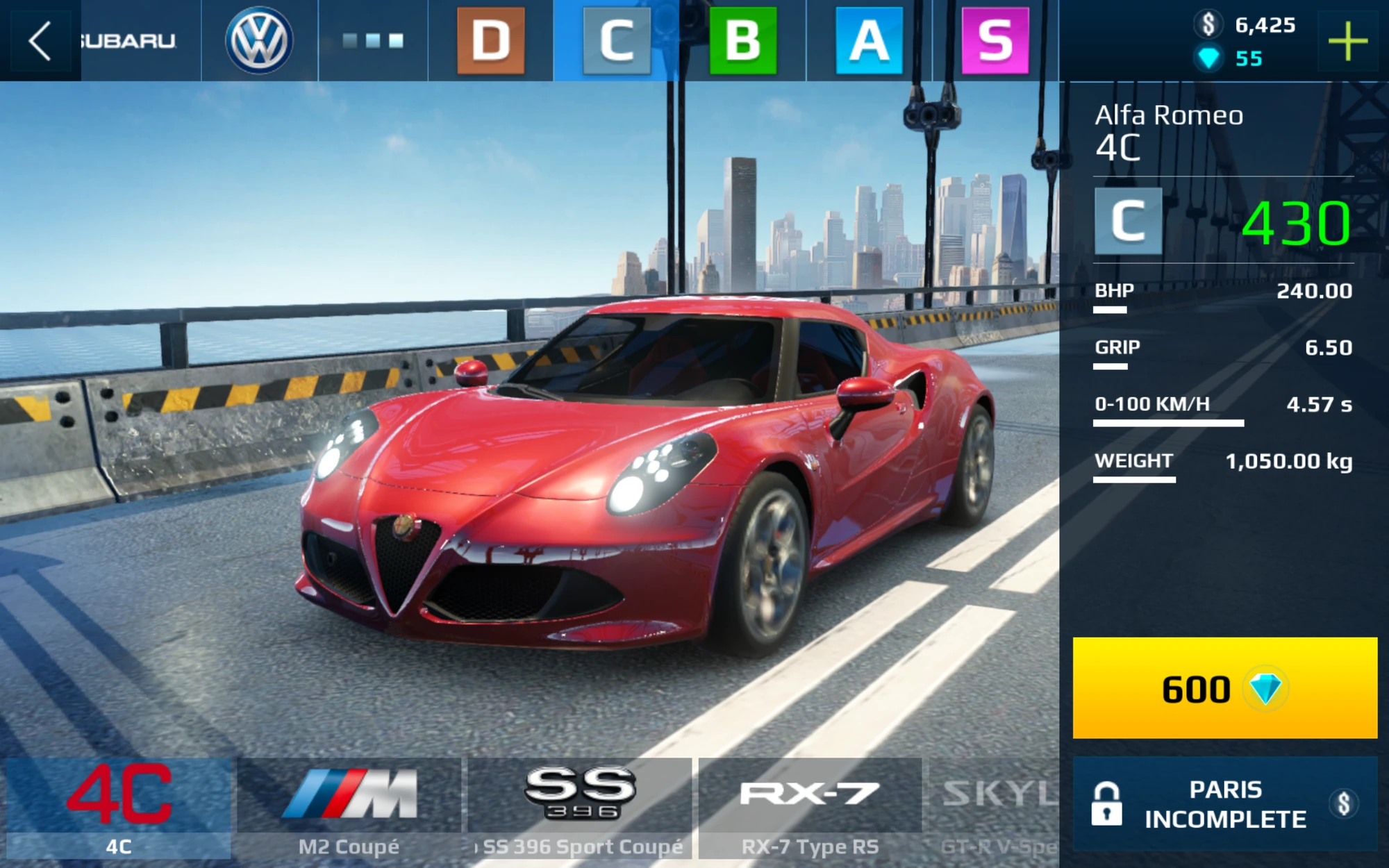
Task: Select the brand page dots indicator
Action: (x=373, y=40)
